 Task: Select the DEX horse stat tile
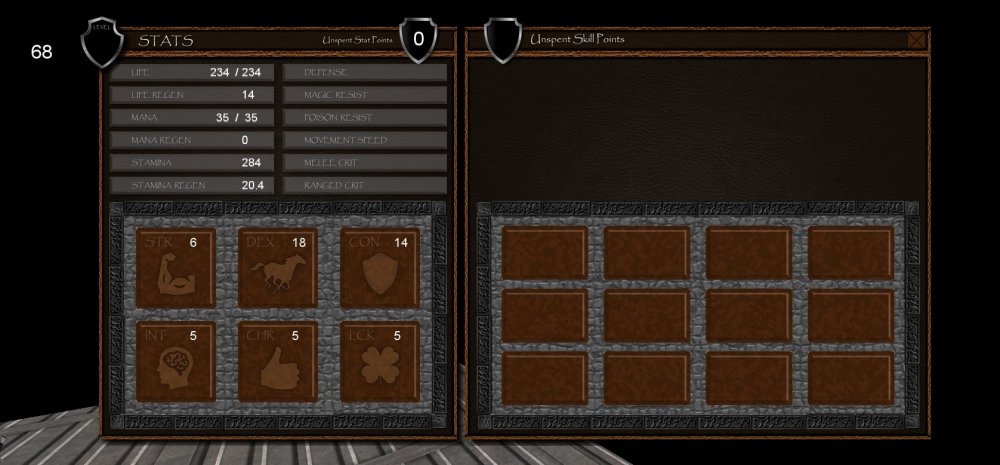(277, 268)
